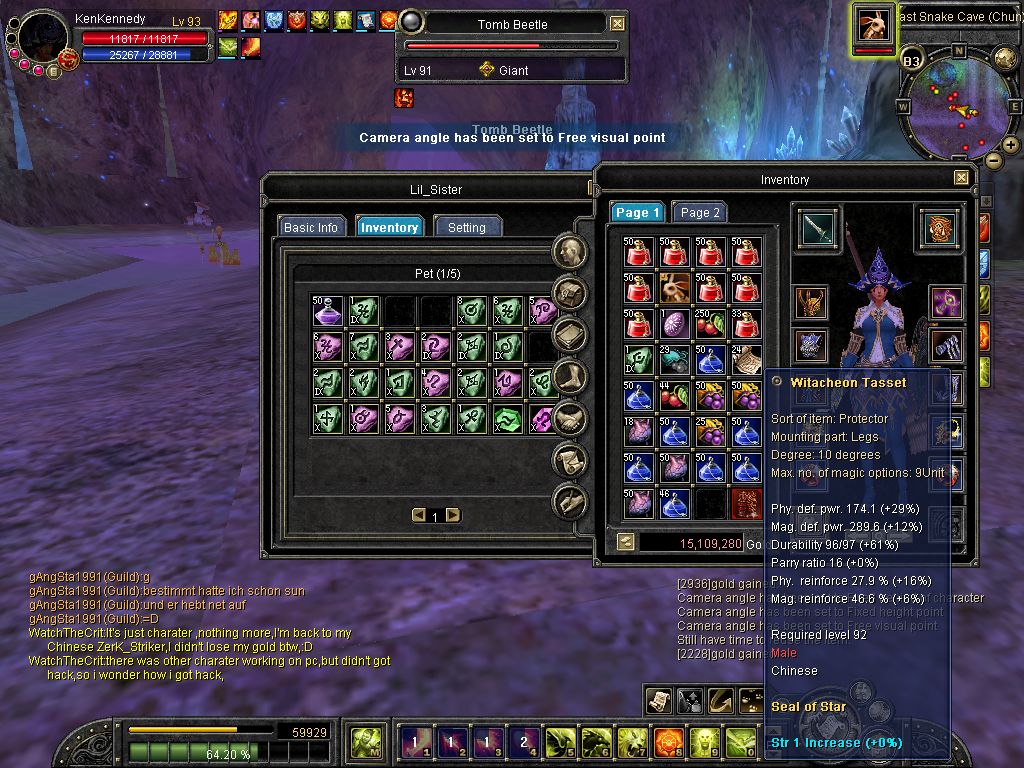Activate the orange flame skill on hotbar
The image size is (1024, 768).
(x=668, y=742)
